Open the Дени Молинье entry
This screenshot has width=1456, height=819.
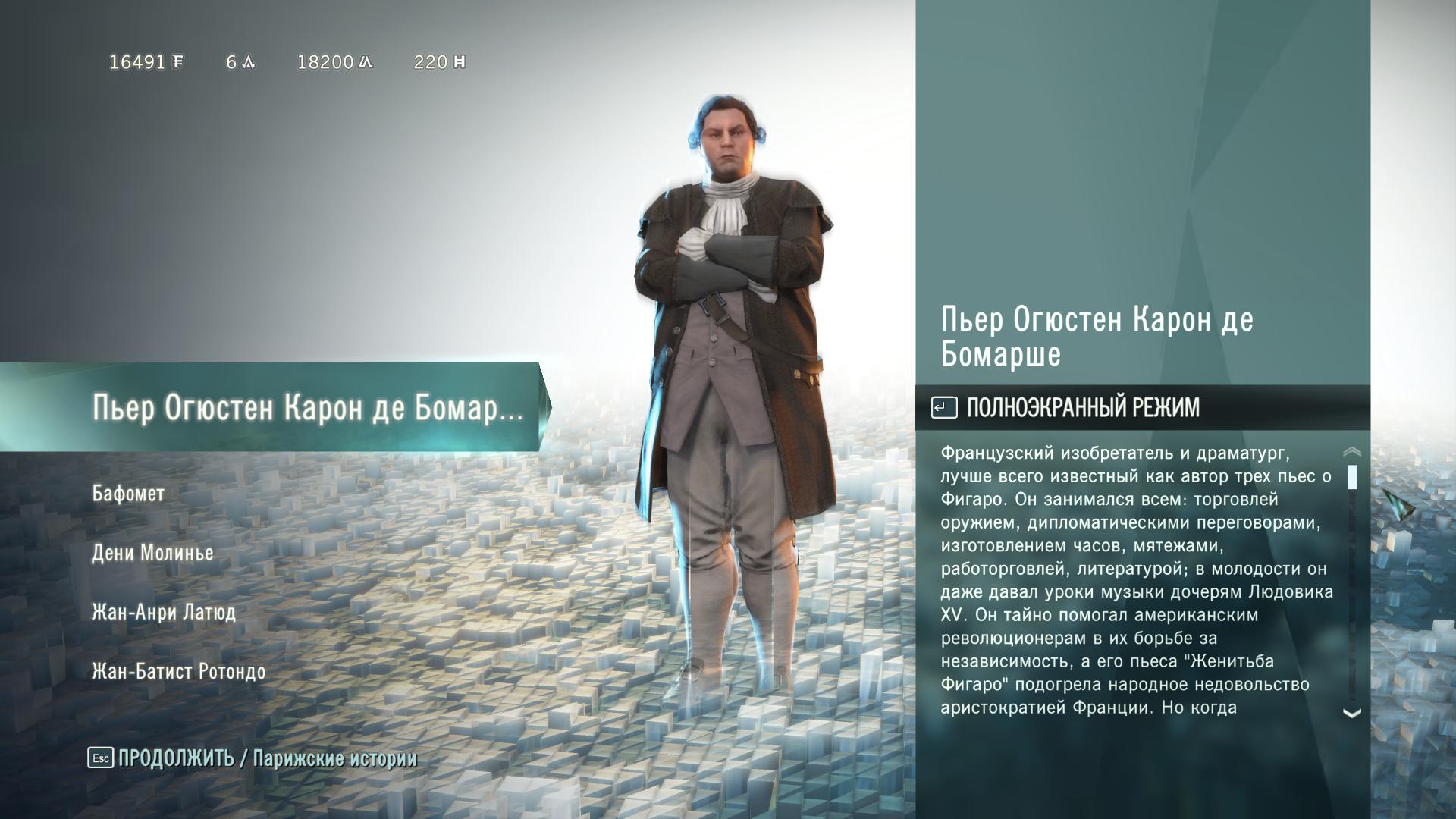[152, 553]
